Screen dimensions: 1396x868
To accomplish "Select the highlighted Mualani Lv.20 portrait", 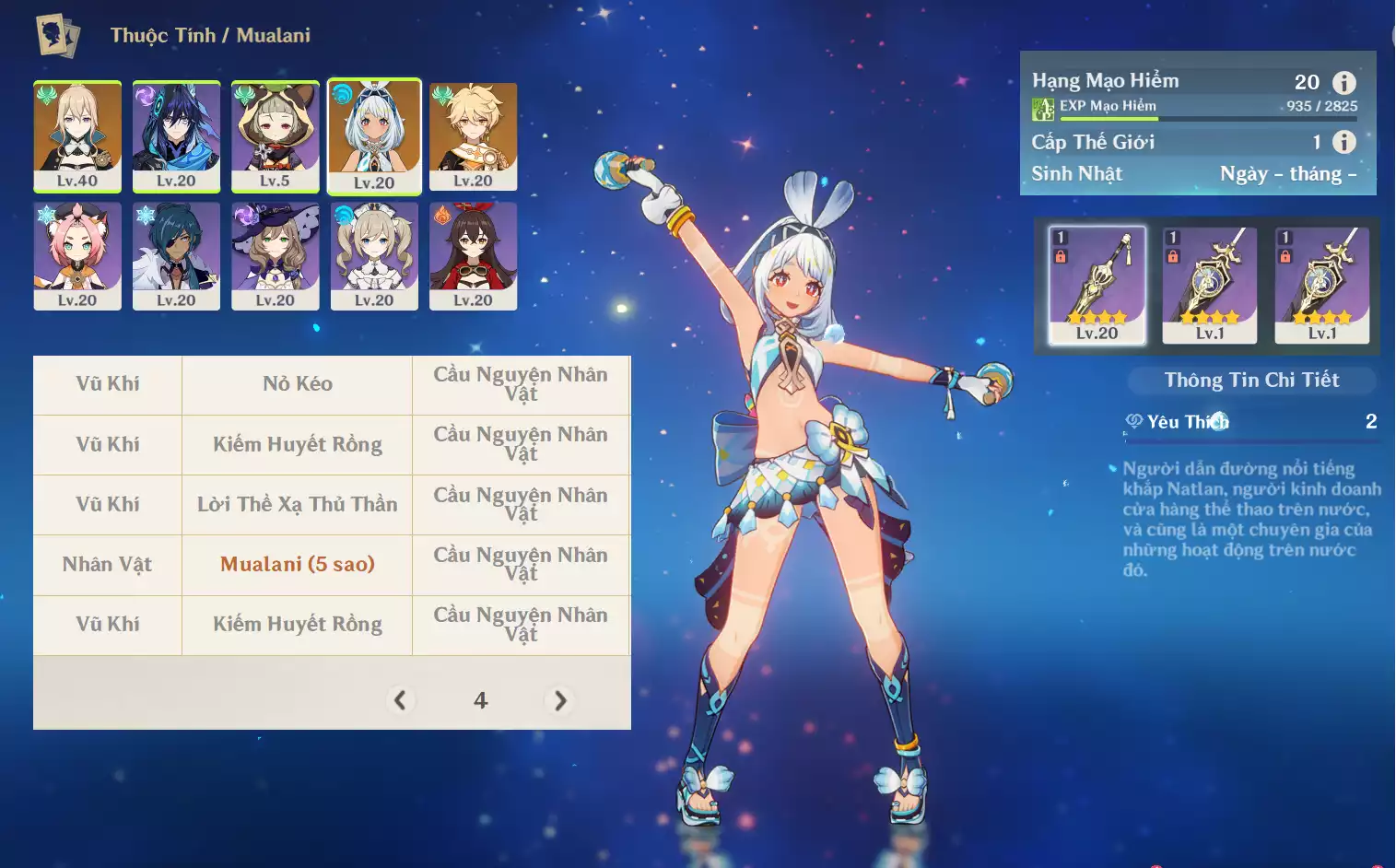I will click(x=374, y=136).
